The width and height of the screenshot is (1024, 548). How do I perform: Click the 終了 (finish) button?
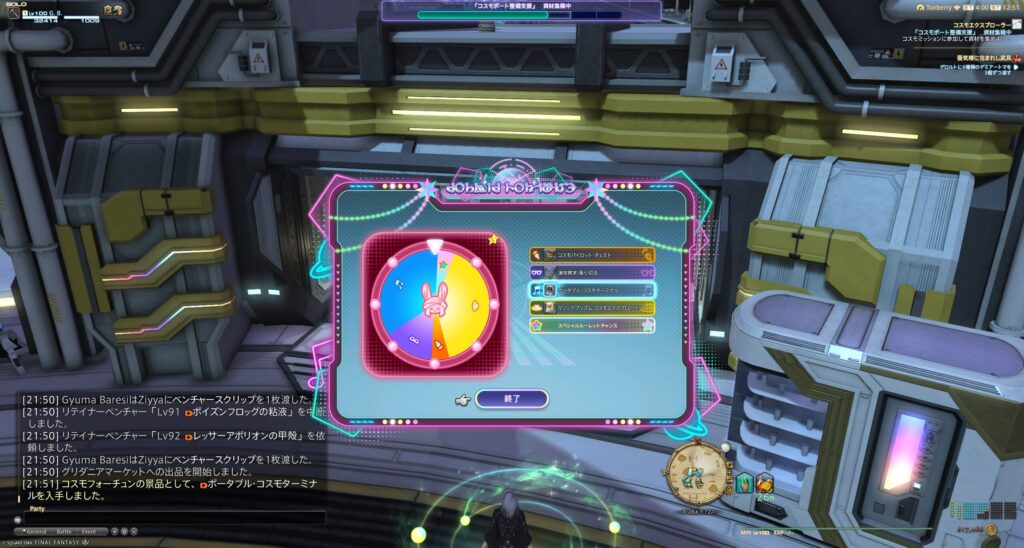[512, 398]
